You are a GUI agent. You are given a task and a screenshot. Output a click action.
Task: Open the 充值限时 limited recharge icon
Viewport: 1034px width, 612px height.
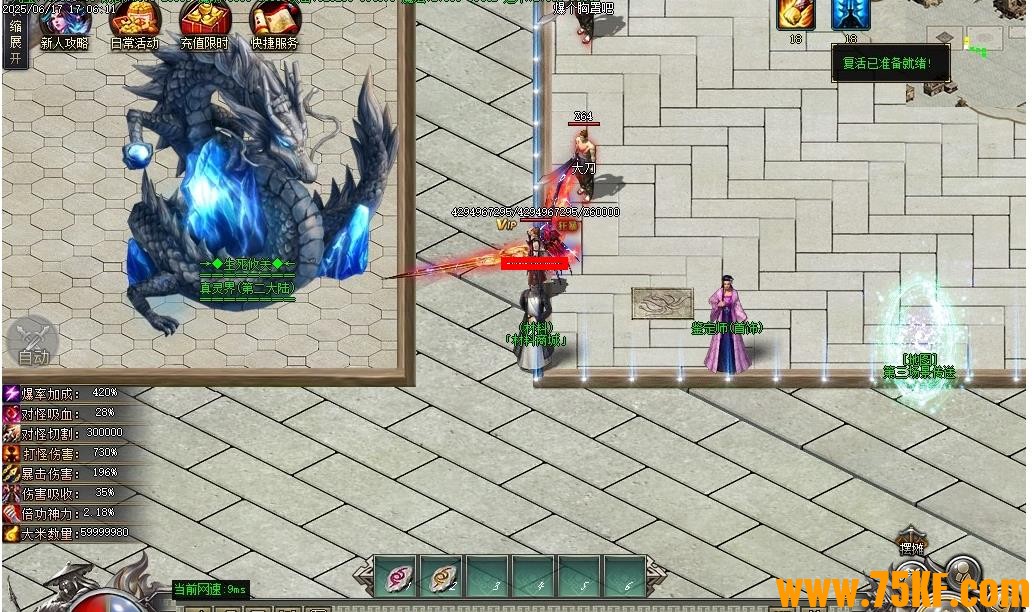pos(205,22)
